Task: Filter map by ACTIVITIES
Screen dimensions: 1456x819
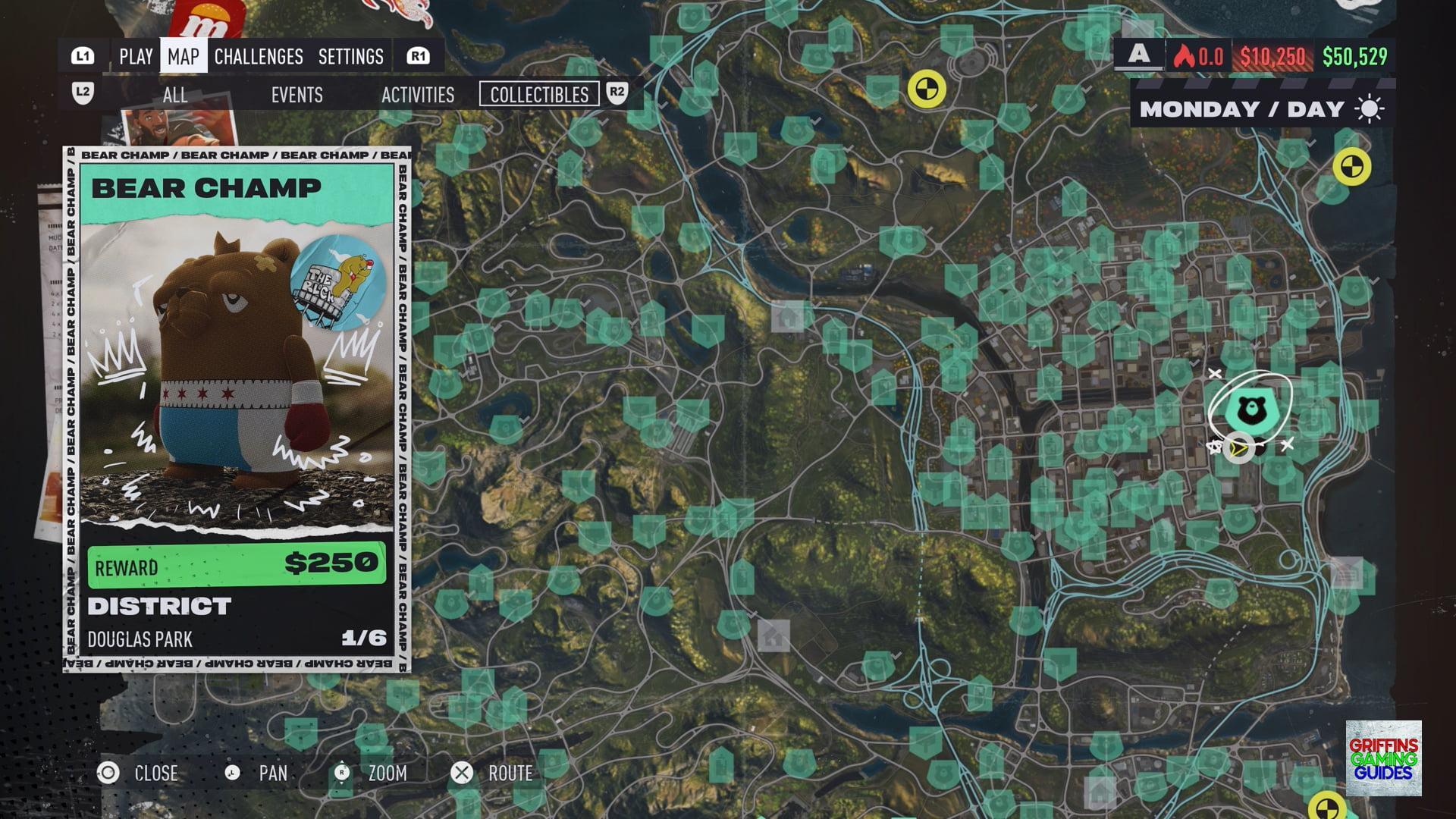Action: pyautogui.click(x=418, y=95)
